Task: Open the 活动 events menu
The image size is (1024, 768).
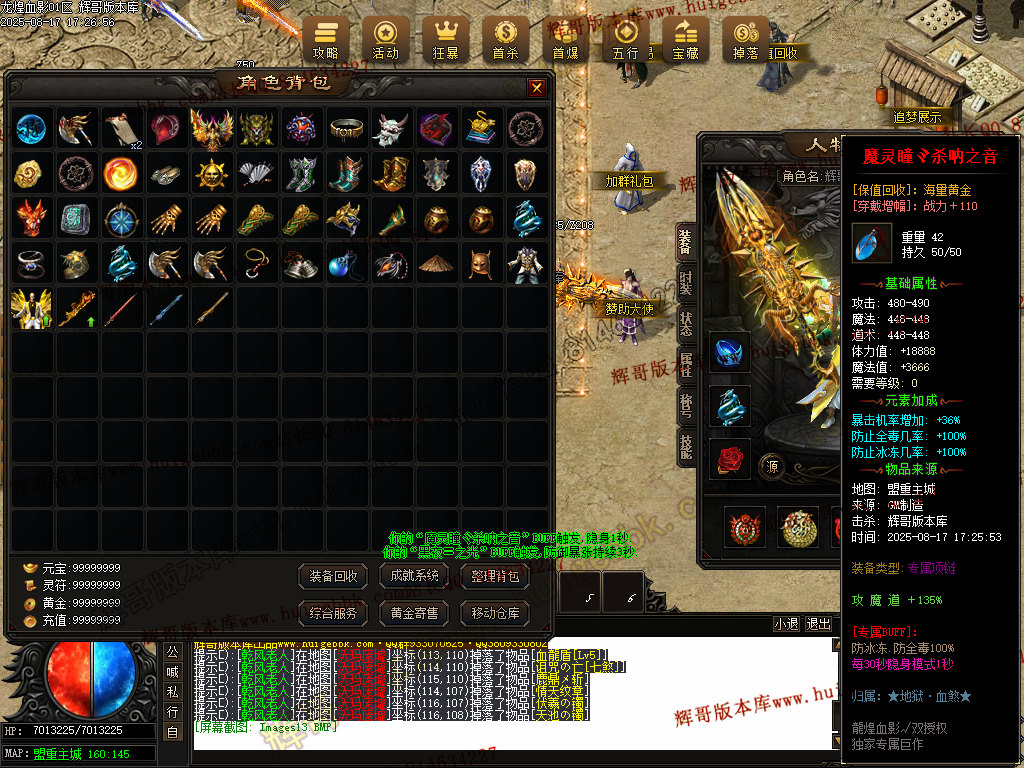Action: pos(385,40)
